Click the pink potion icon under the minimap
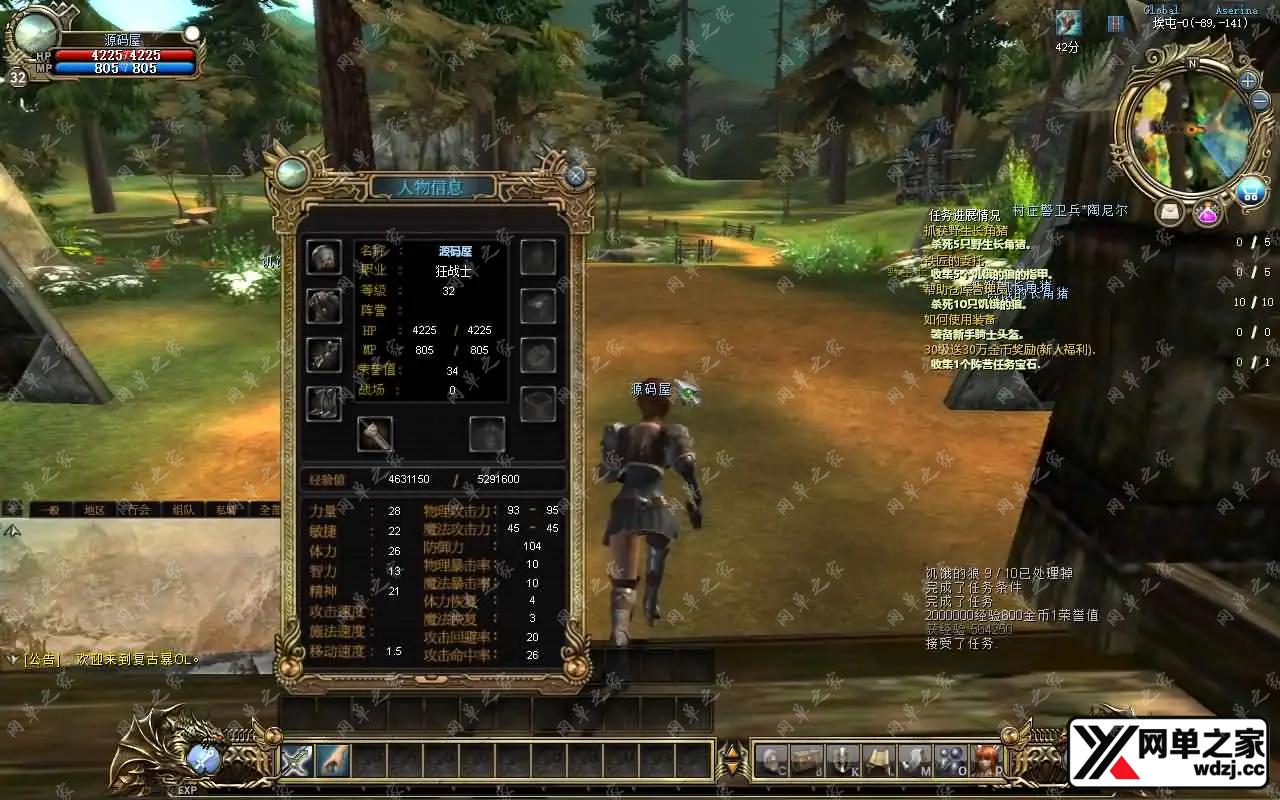Screen dimensions: 1280x800 pos(1207,213)
